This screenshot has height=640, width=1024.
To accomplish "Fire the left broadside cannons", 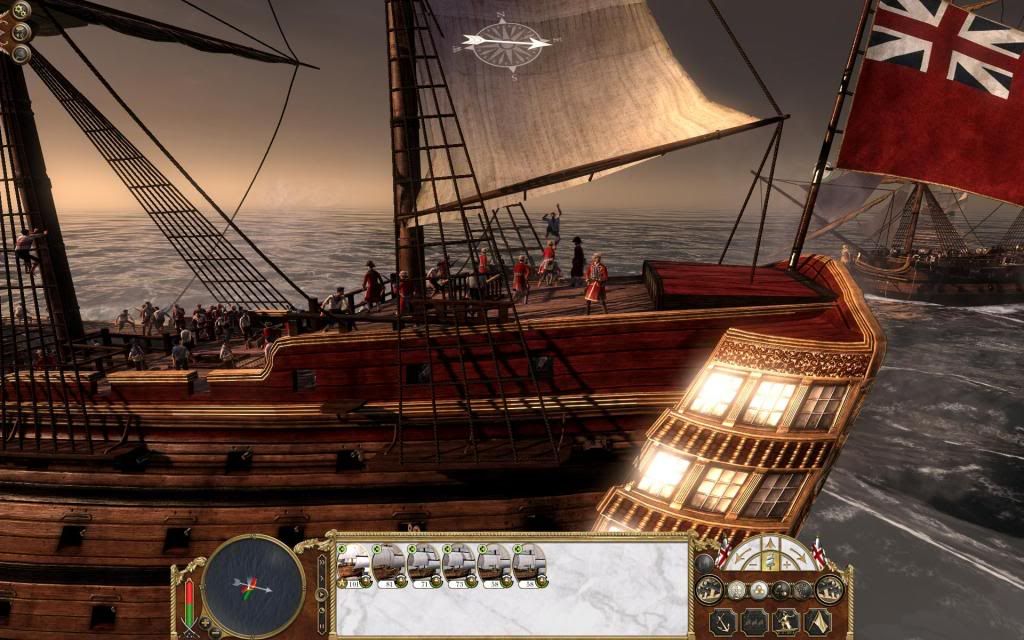I will point(709,589).
